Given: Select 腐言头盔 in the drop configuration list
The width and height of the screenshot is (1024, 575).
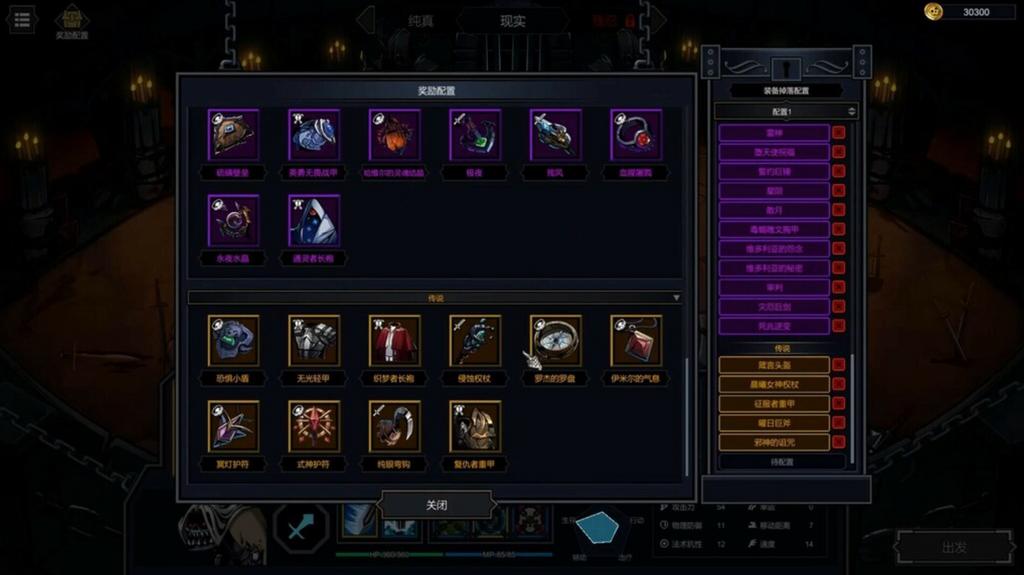Looking at the screenshot, I should click(774, 365).
